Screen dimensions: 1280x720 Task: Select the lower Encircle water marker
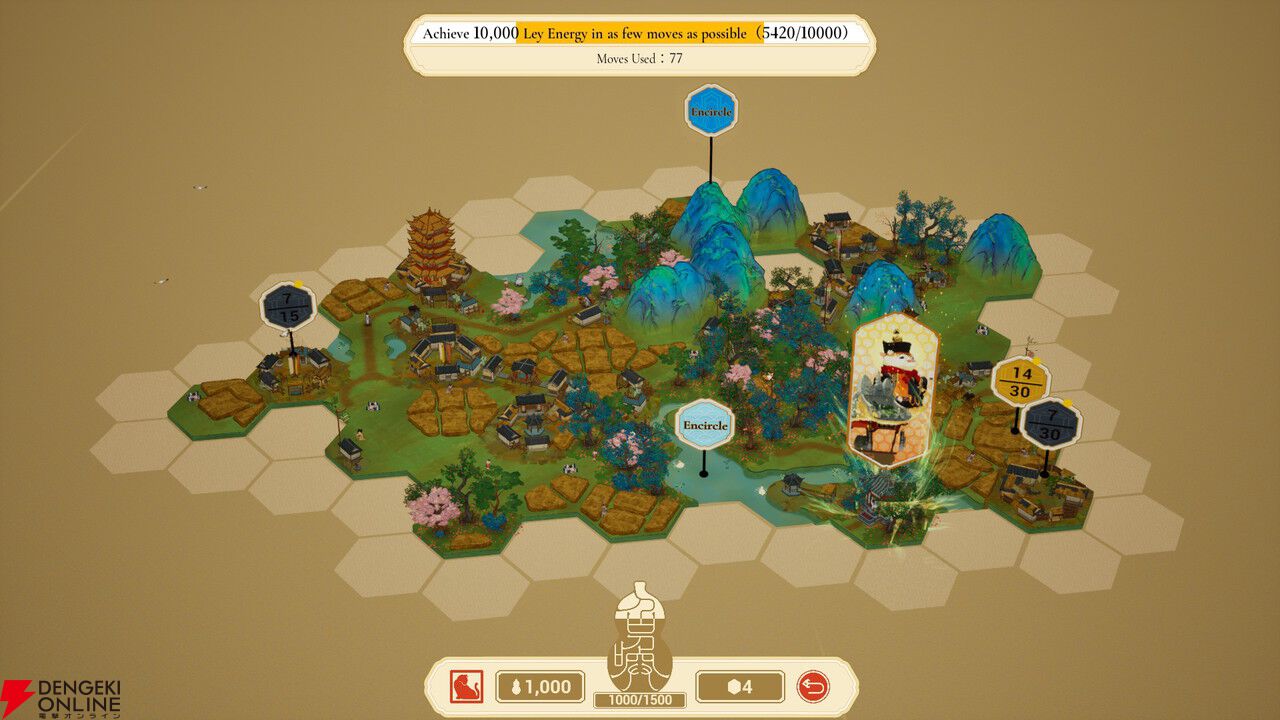[x=705, y=424]
